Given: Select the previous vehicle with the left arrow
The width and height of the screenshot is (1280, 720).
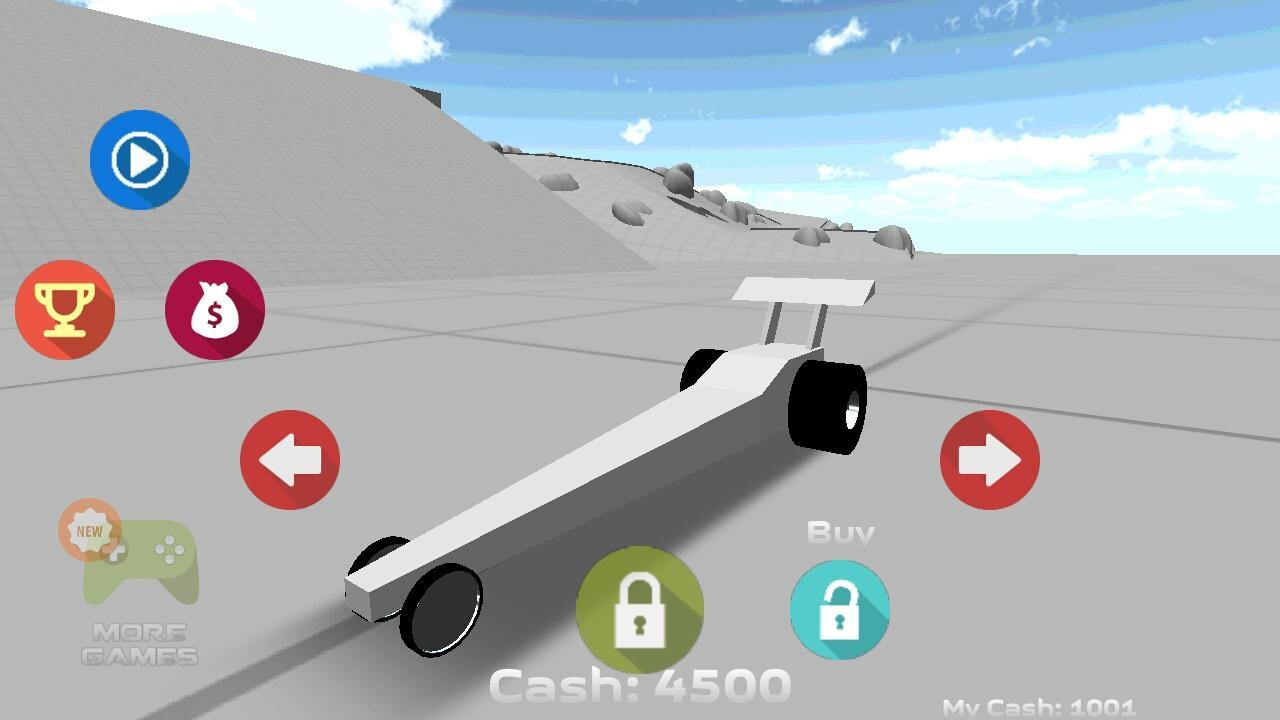Looking at the screenshot, I should point(289,459).
